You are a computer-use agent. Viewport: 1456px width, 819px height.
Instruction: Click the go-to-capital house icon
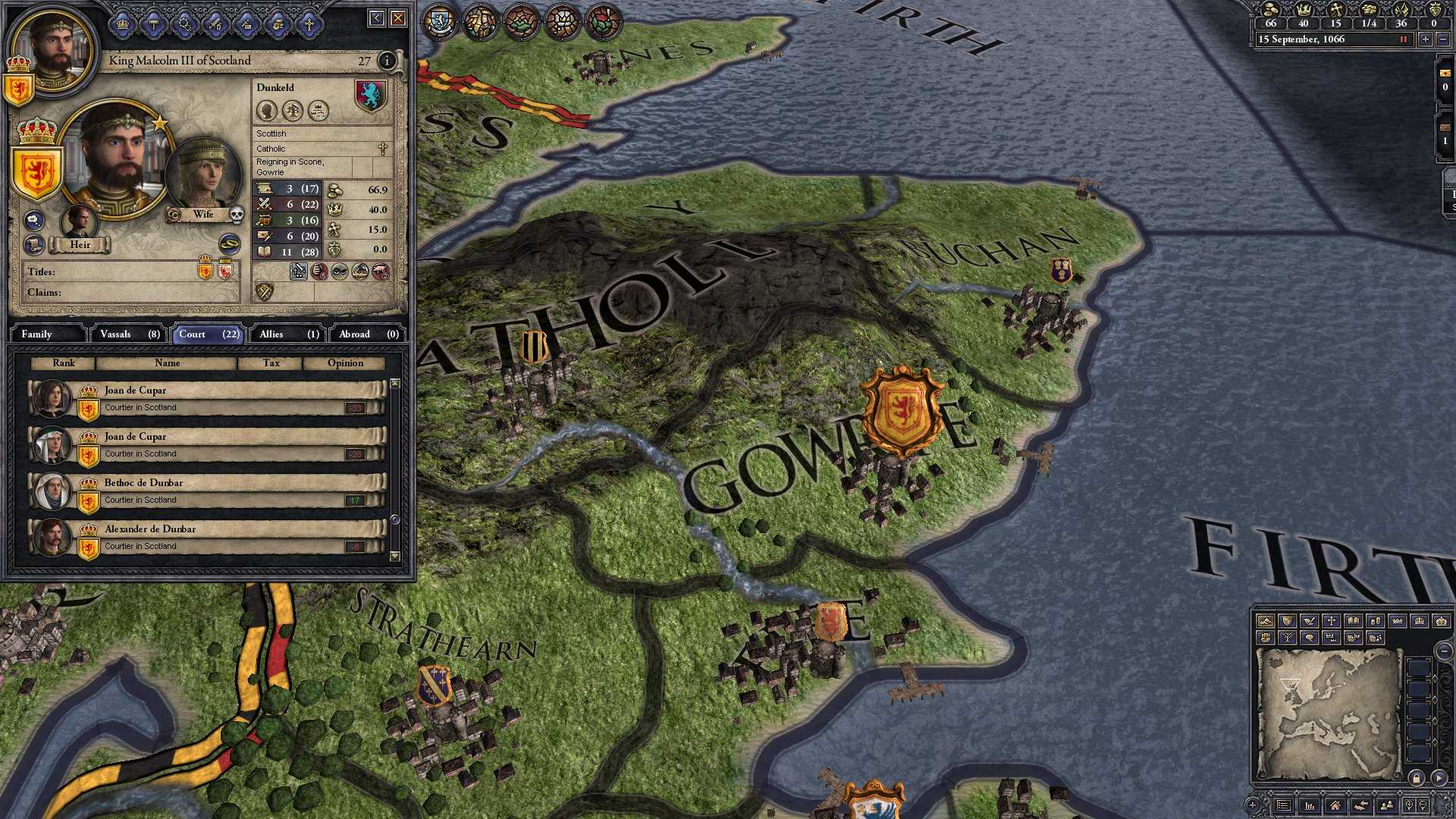point(1336,806)
